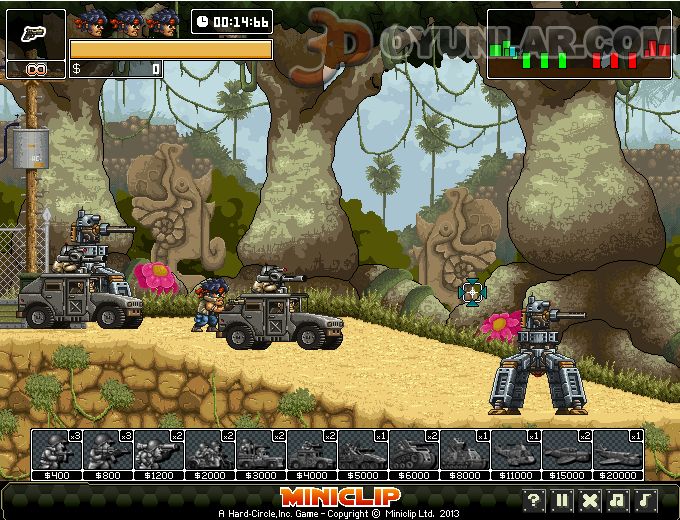The image size is (680, 520).
Task: Open the help question mark button
Action: pos(534,500)
